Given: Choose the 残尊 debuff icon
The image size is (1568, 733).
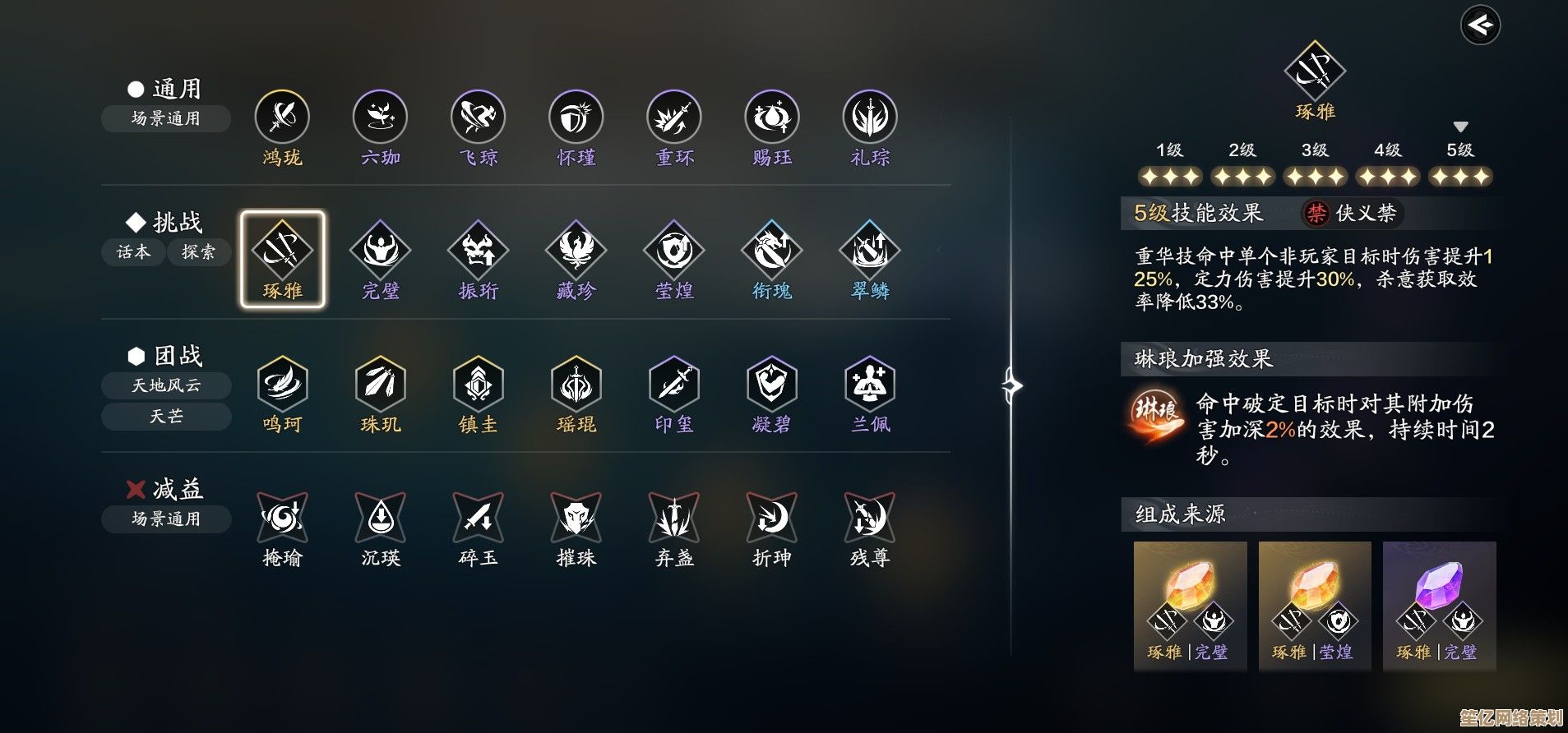Looking at the screenshot, I should click(x=869, y=519).
